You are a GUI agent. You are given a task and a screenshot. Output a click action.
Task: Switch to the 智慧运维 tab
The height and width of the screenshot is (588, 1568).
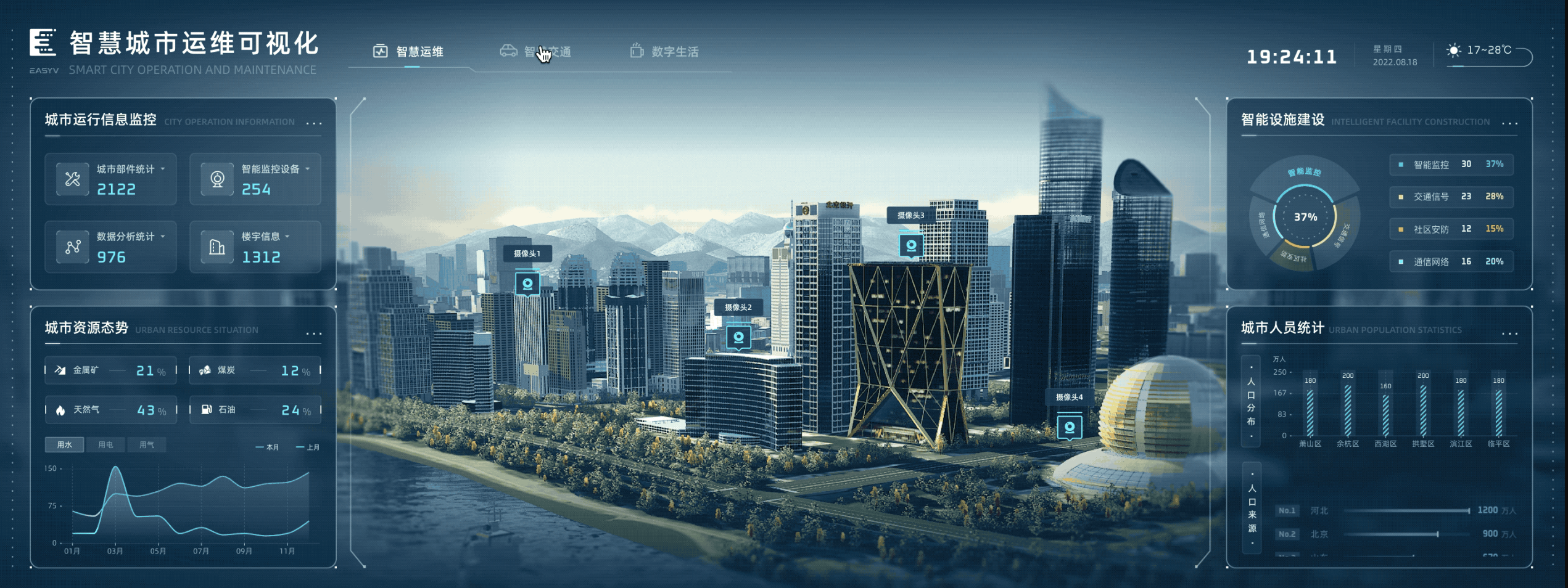(x=408, y=52)
